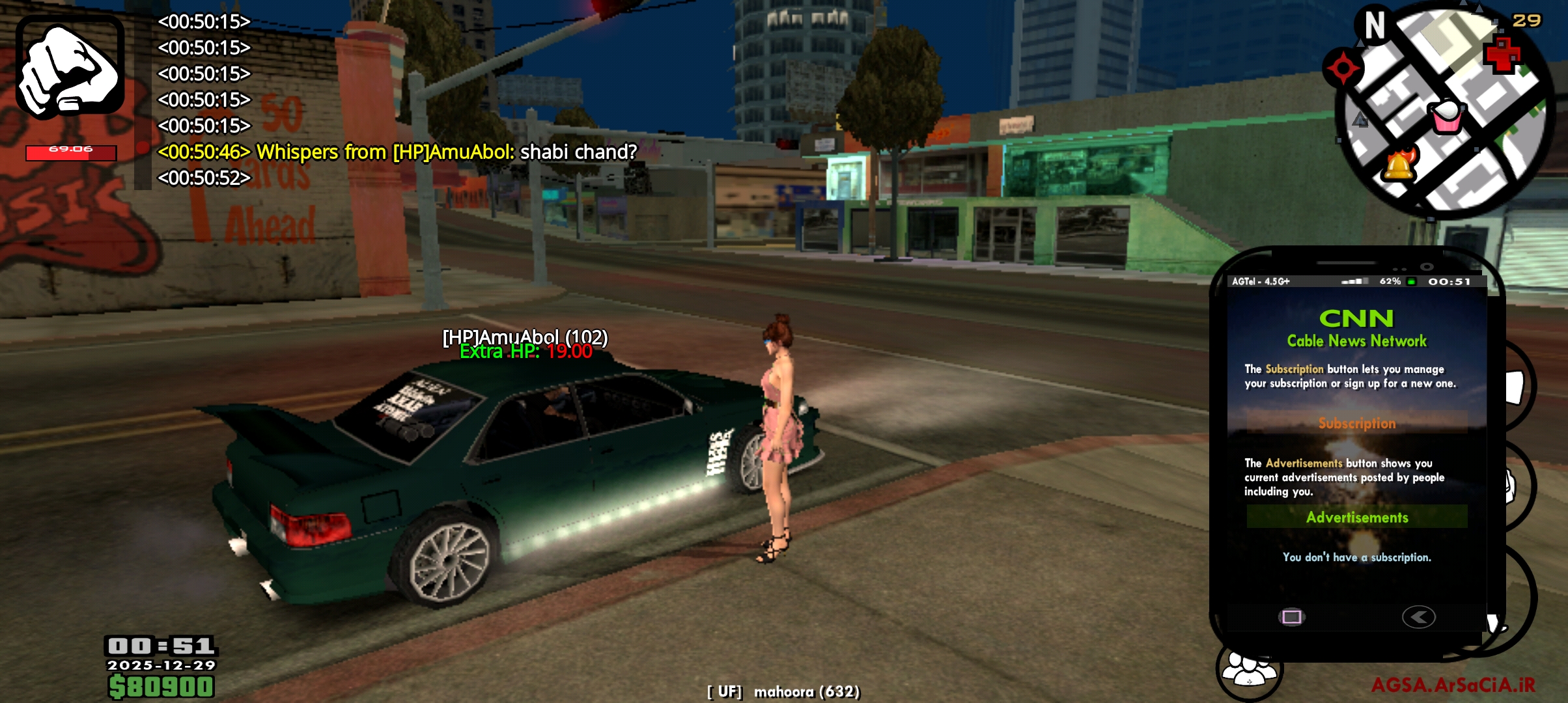Tap the phone's square home button
Viewport: 1568px width, 703px height.
(1291, 616)
